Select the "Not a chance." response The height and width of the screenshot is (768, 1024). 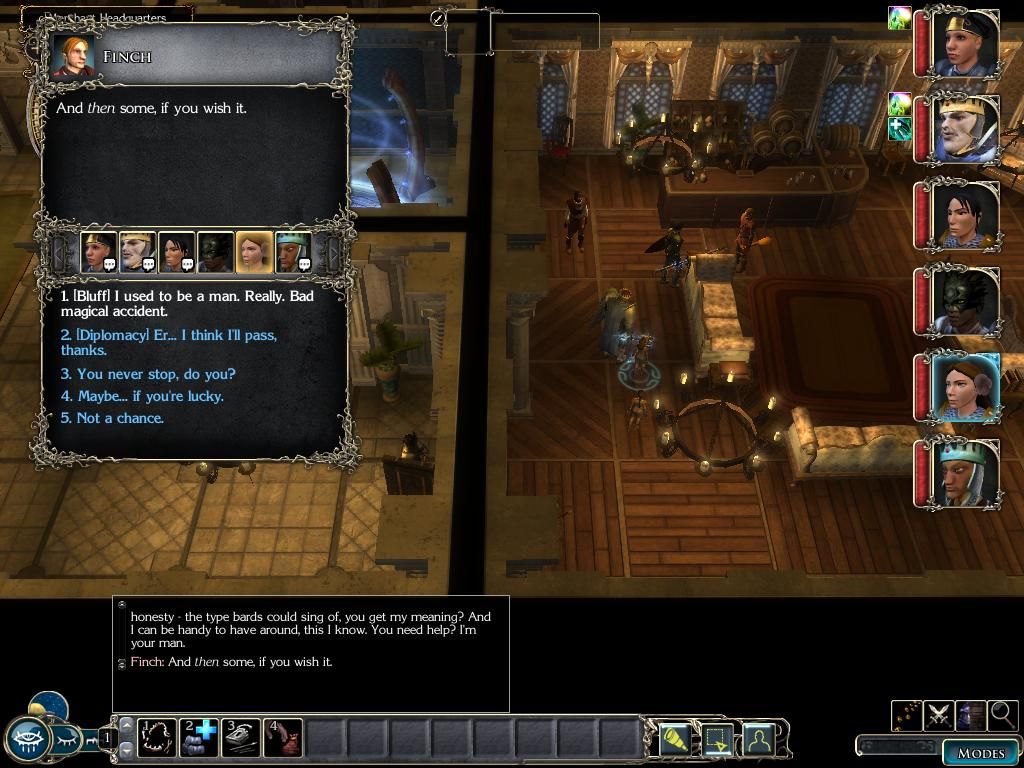(x=112, y=418)
